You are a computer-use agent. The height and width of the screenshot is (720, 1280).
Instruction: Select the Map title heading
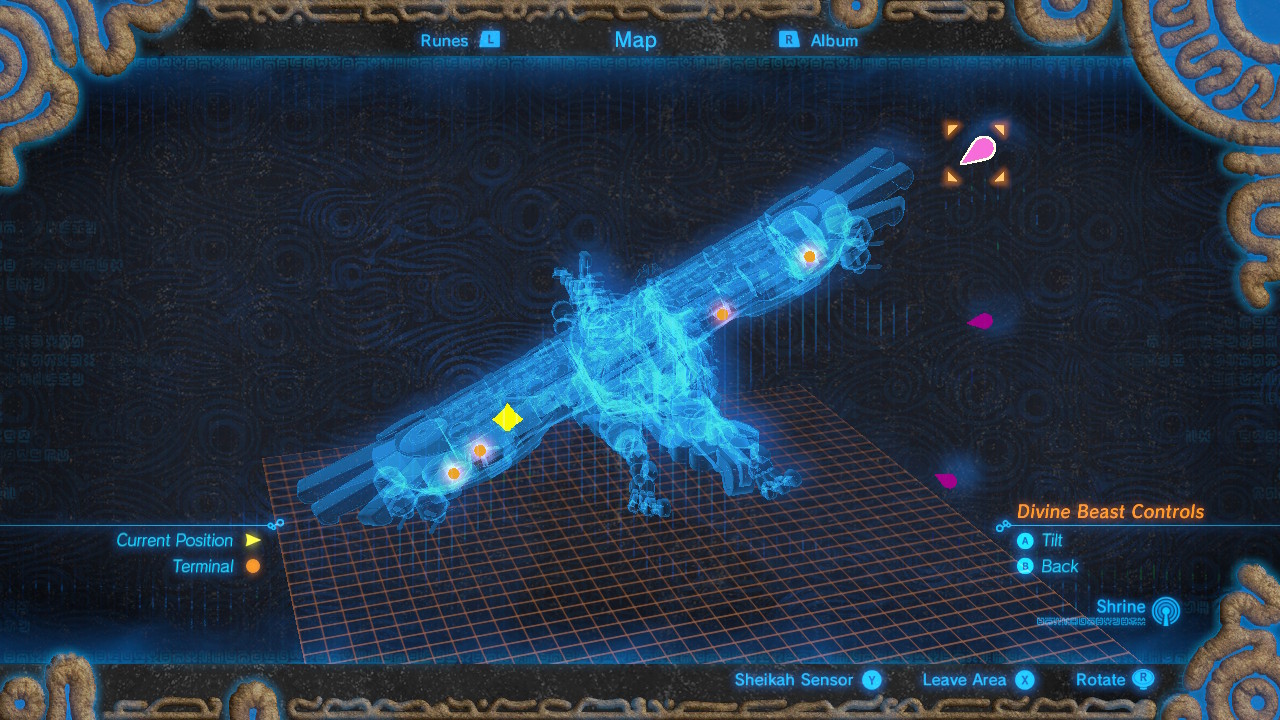coord(636,40)
